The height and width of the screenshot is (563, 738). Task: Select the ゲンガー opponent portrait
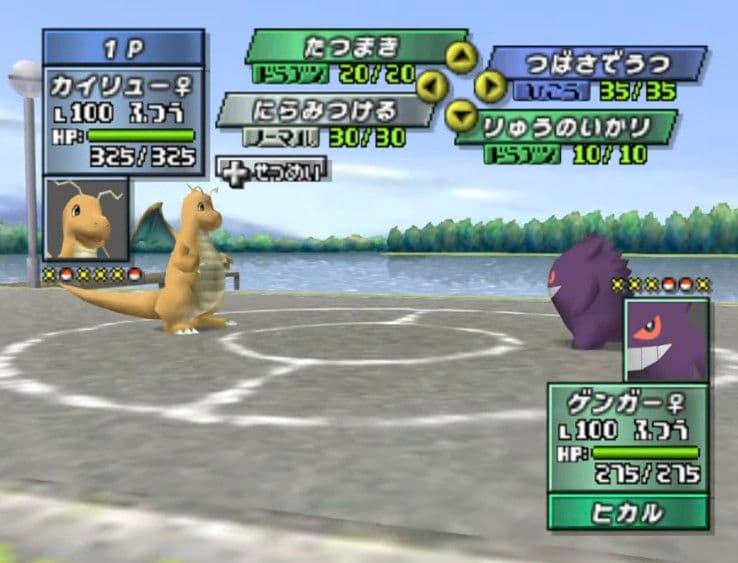pyautogui.click(x=666, y=342)
